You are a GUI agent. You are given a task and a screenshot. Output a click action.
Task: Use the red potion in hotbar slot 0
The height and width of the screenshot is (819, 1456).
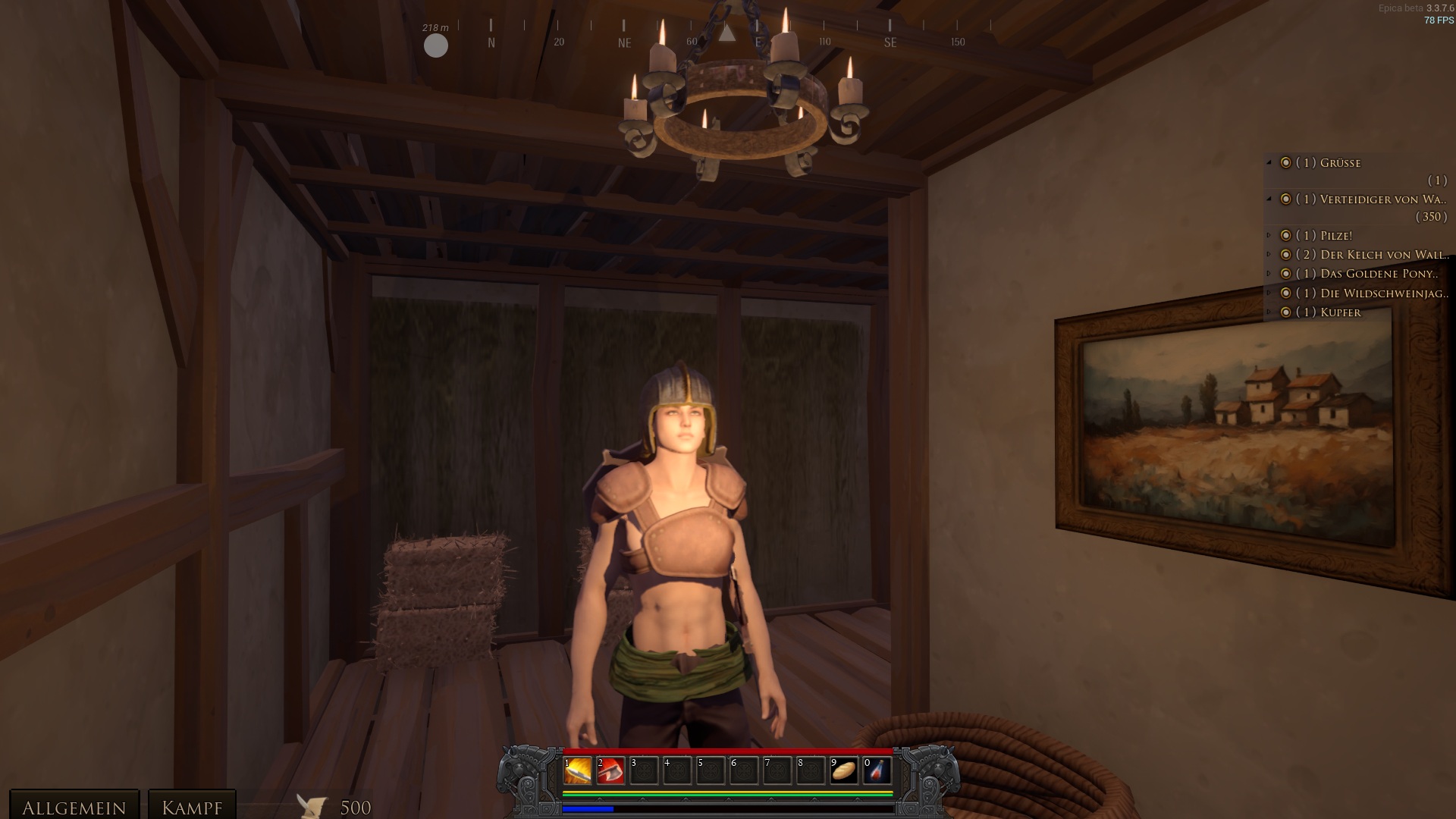pyautogui.click(x=877, y=770)
